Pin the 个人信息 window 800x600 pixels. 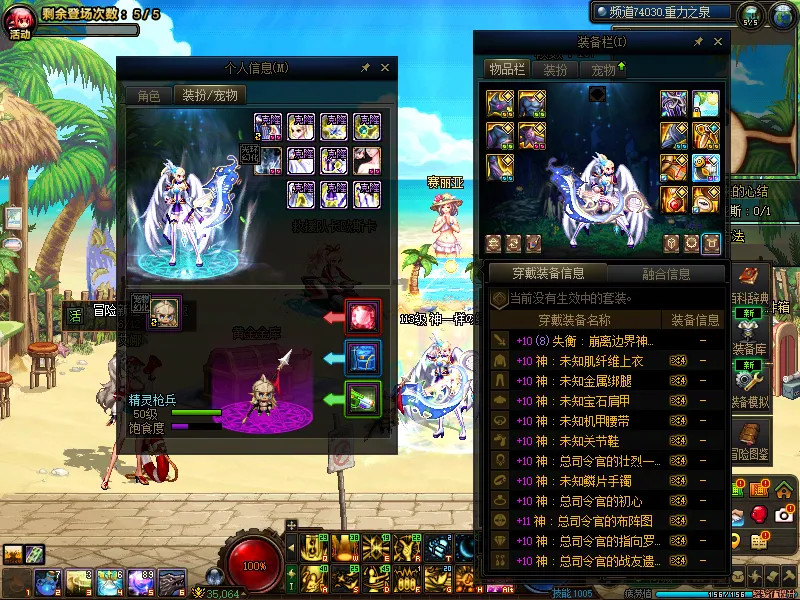pyautogui.click(x=365, y=68)
